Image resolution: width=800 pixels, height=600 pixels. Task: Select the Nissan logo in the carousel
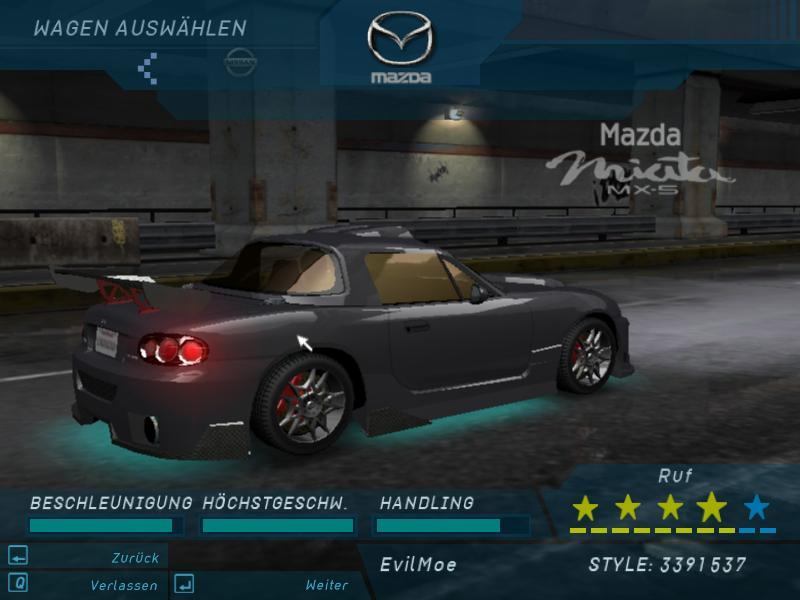pos(240,61)
